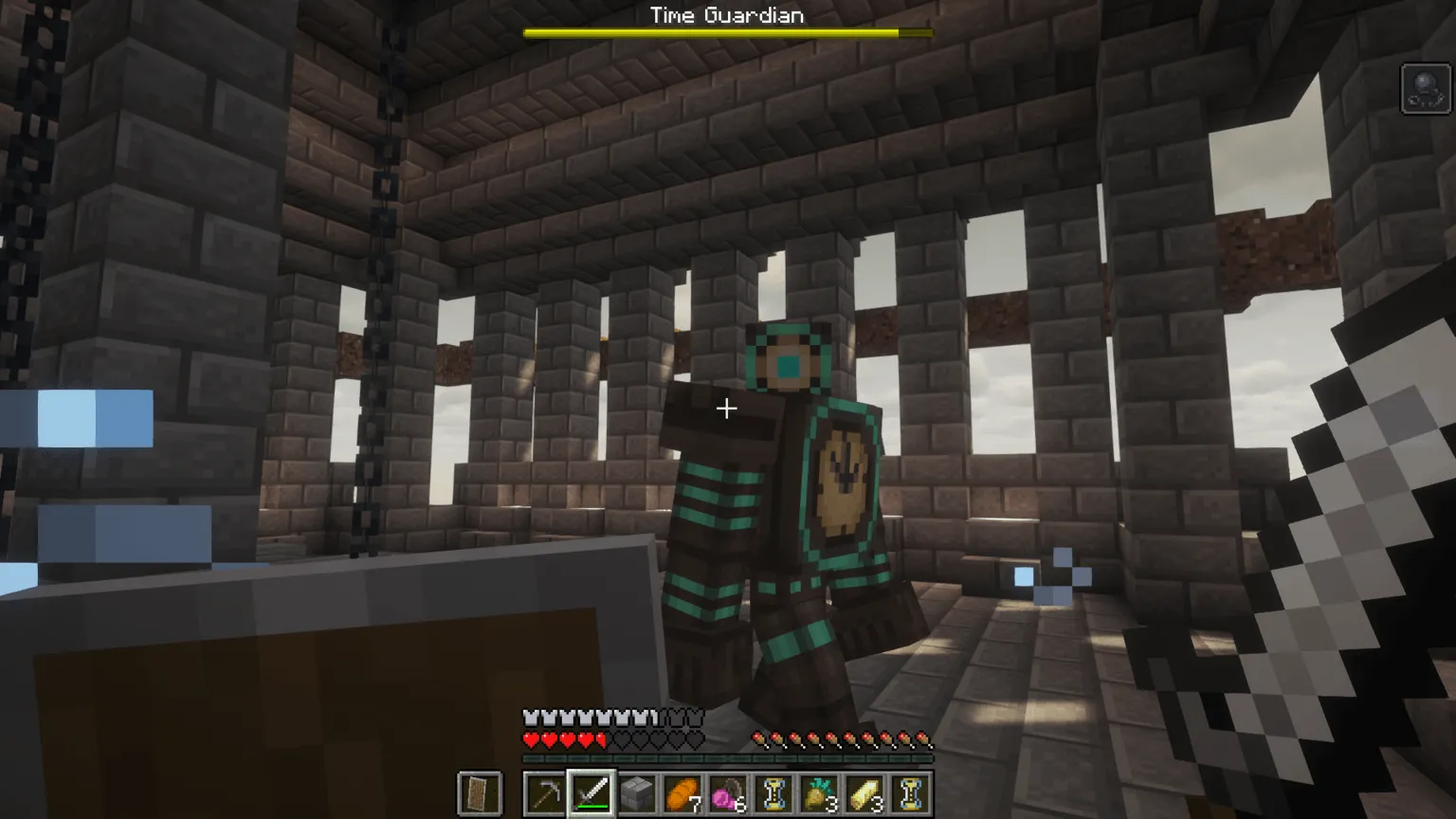Click the green experience bar above the hotbar
This screenshot has width=1456, height=819.
726,758
